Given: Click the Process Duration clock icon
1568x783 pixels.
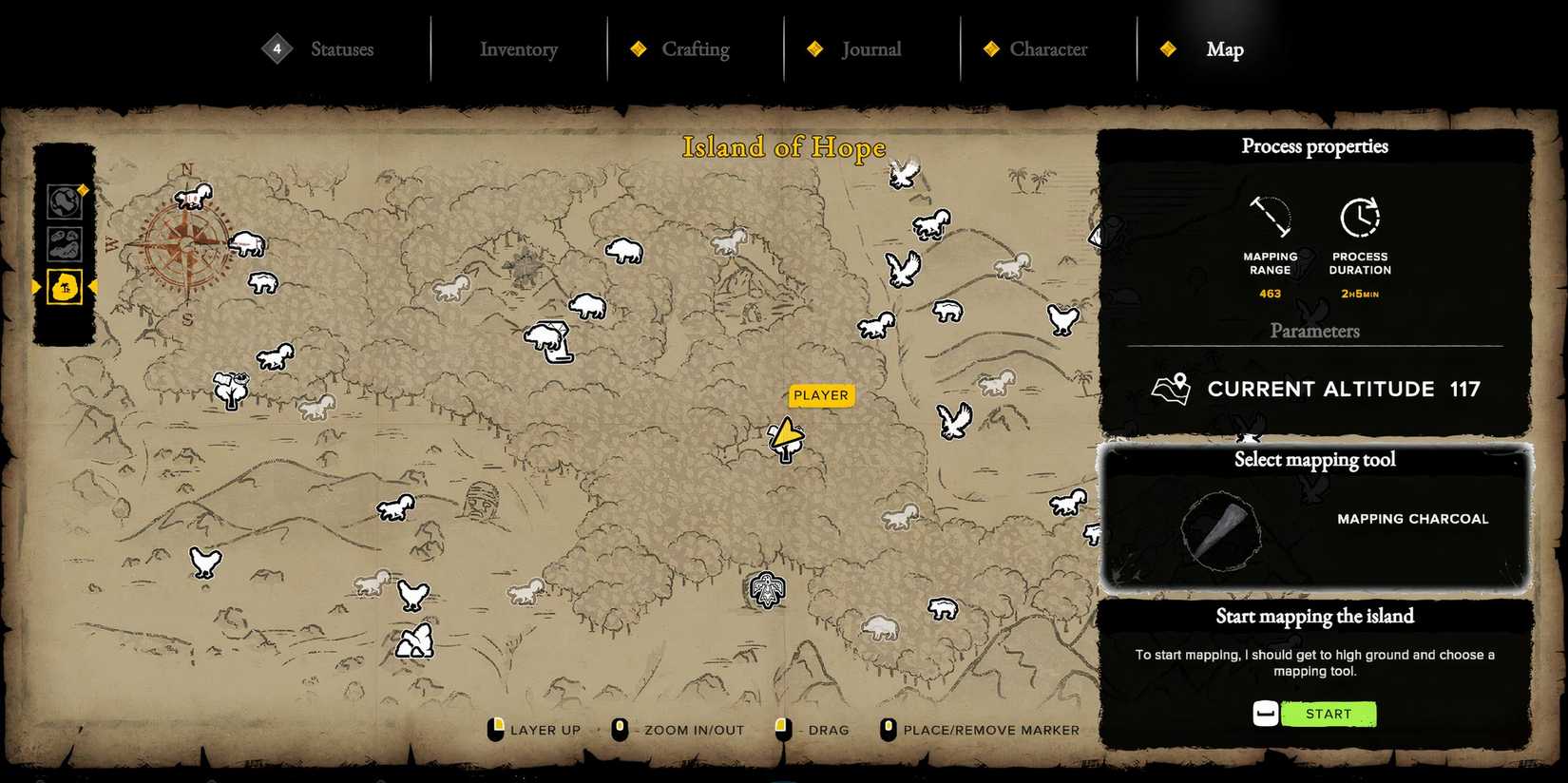Looking at the screenshot, I should tap(1360, 217).
